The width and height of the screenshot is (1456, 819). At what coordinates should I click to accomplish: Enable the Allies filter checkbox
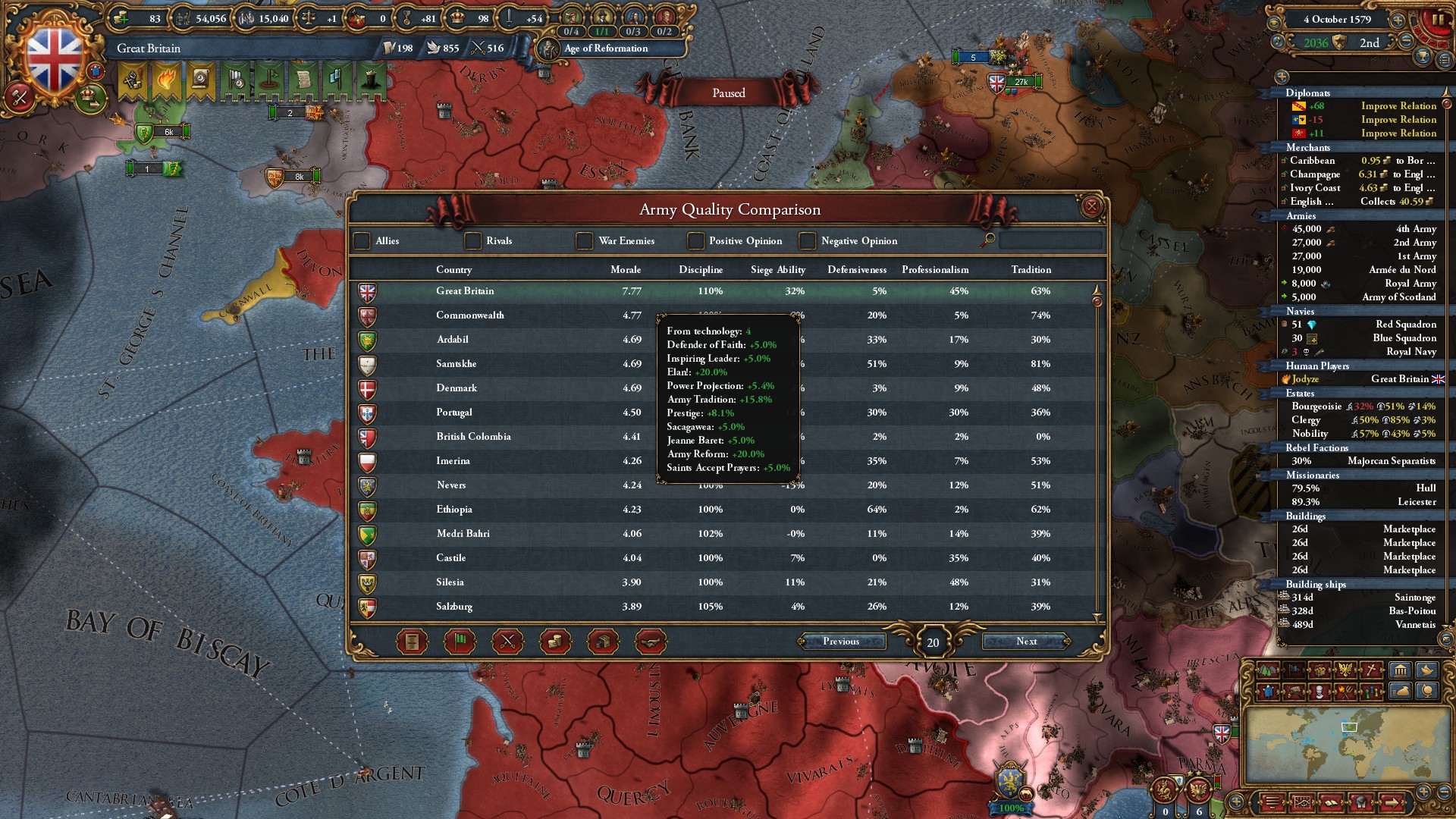(362, 240)
